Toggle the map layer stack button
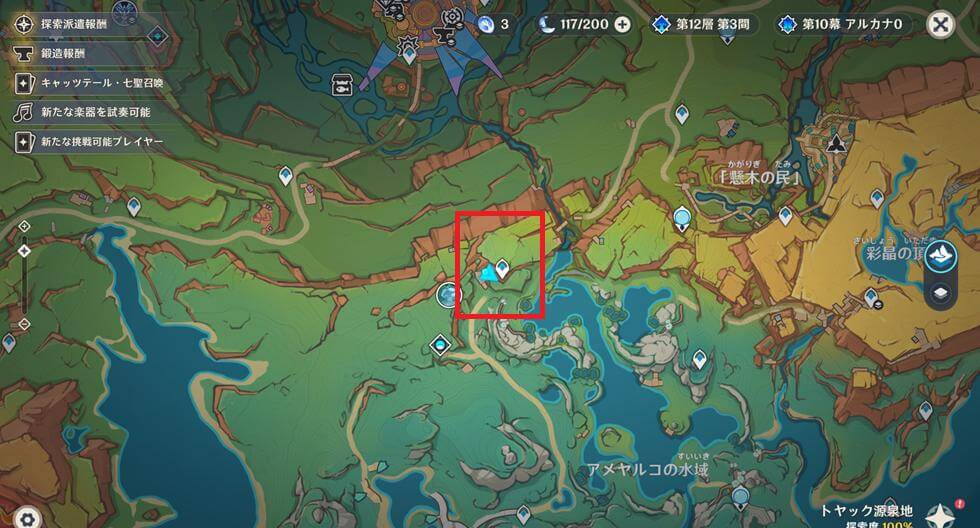Screen dimensions: 980x528 pos(940,294)
